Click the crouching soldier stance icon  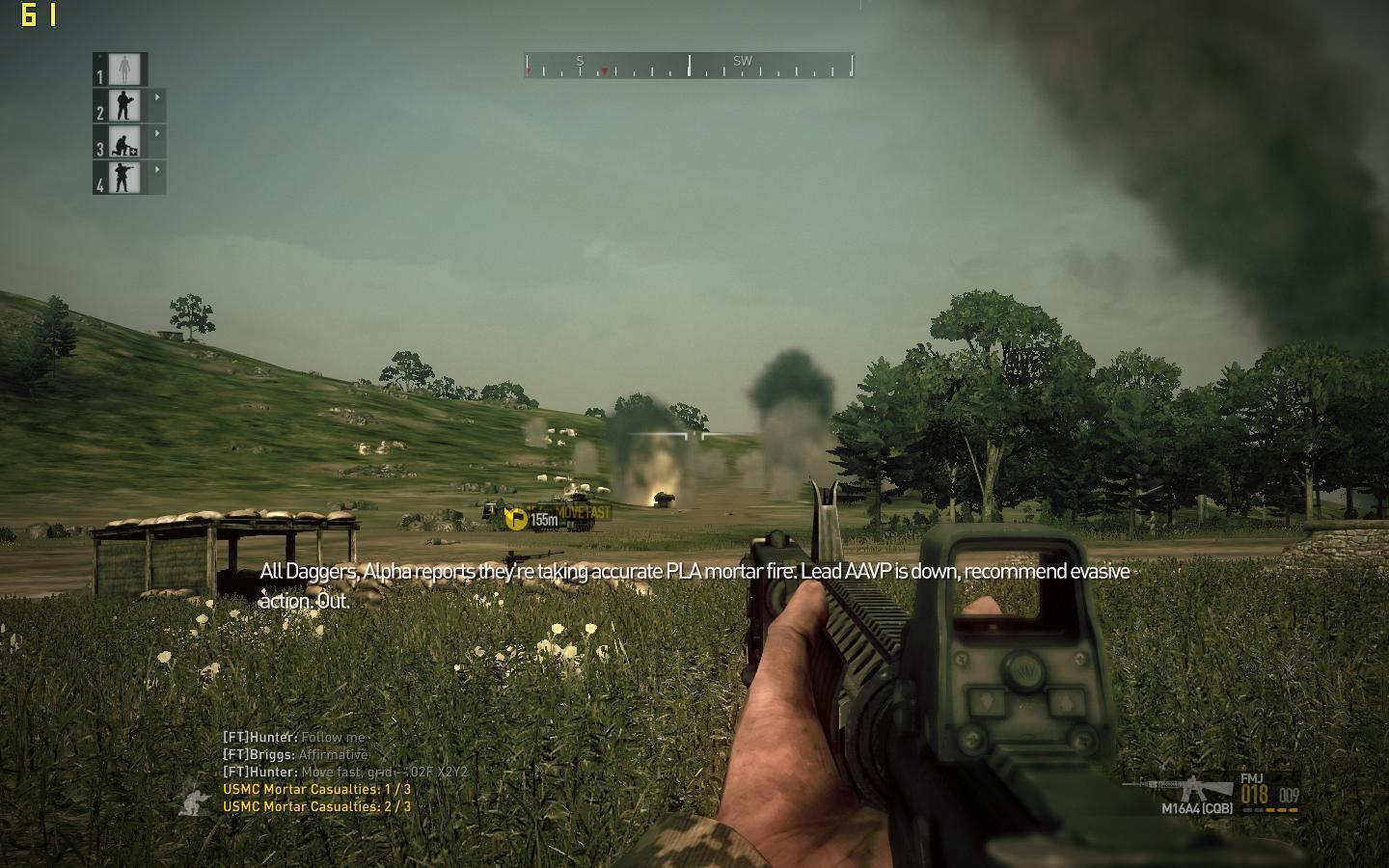point(197,800)
